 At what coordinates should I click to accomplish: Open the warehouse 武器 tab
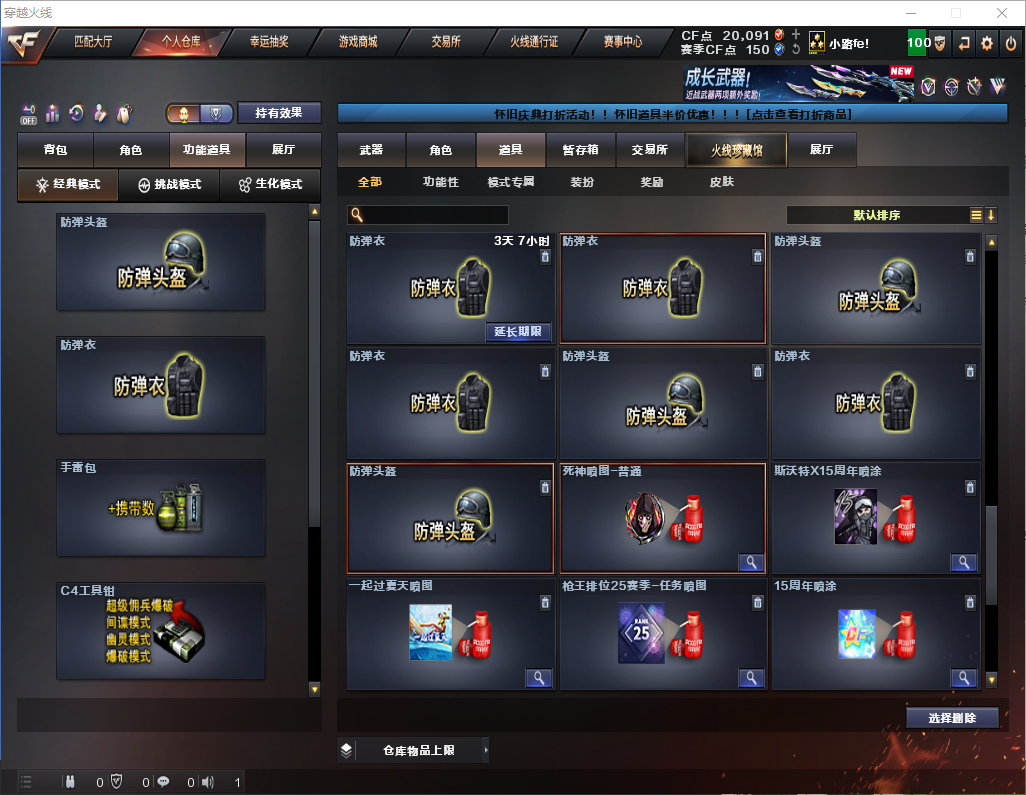click(x=371, y=150)
